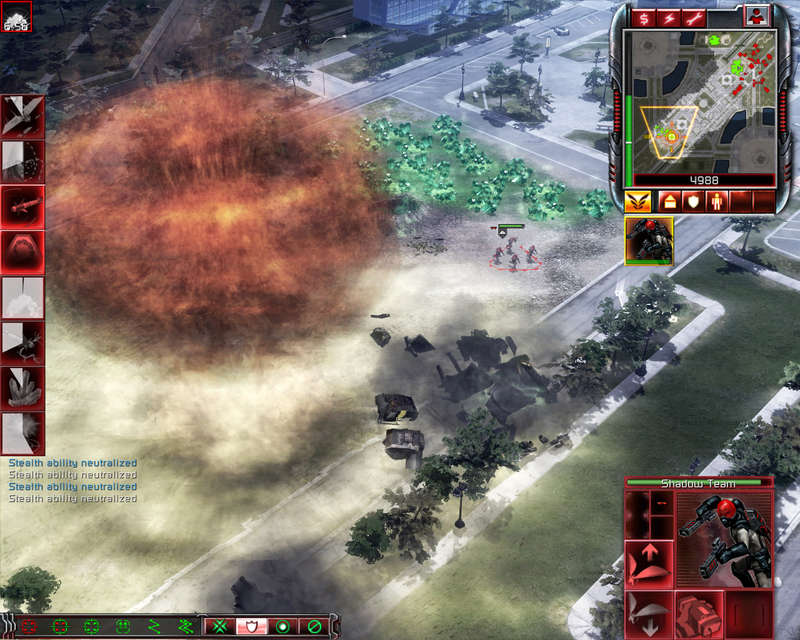The image size is (800, 640).
Task: Select the Shadow Team unit thumbnail
Action: pos(648,241)
